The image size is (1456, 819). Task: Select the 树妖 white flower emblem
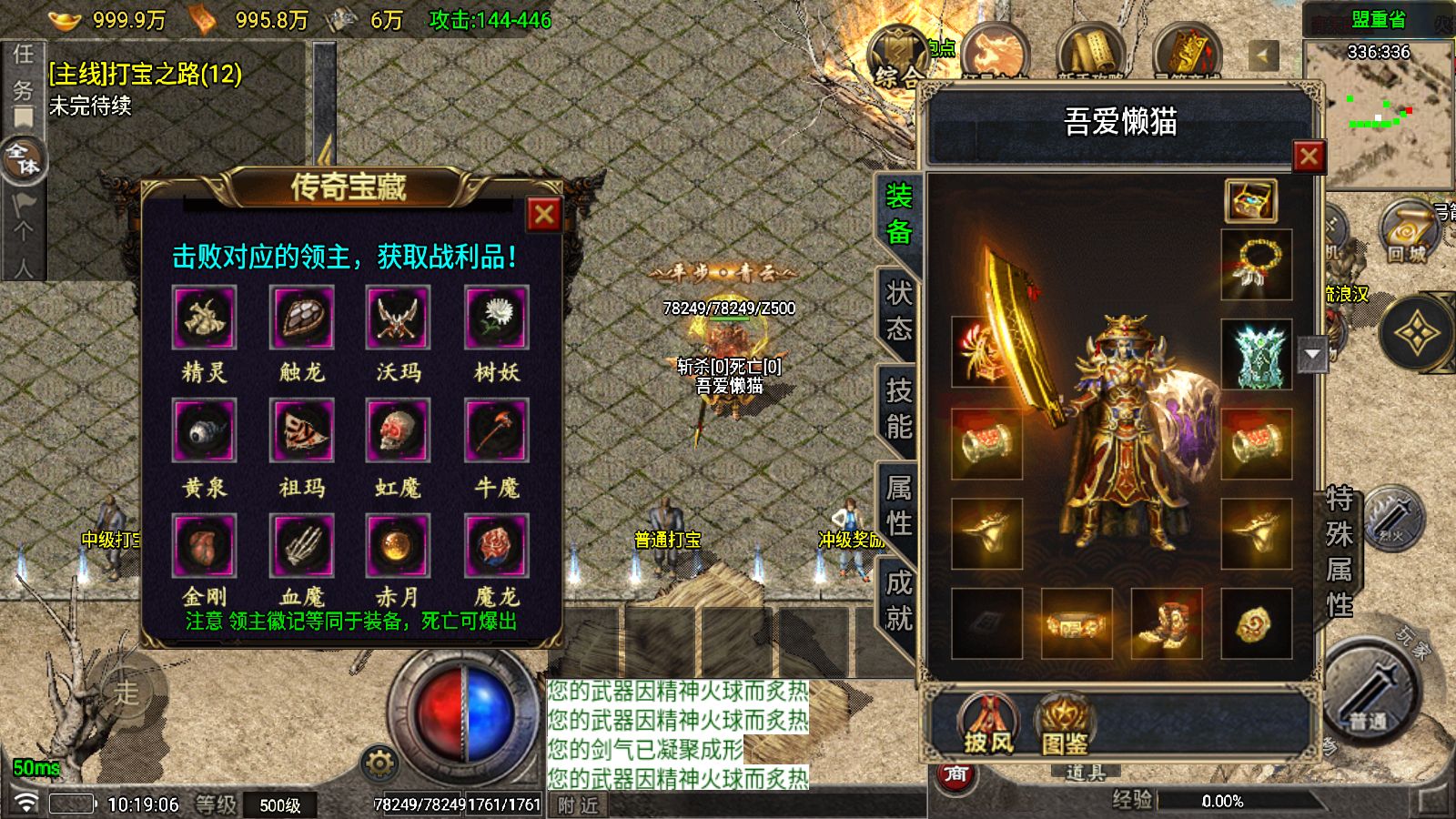[496, 318]
